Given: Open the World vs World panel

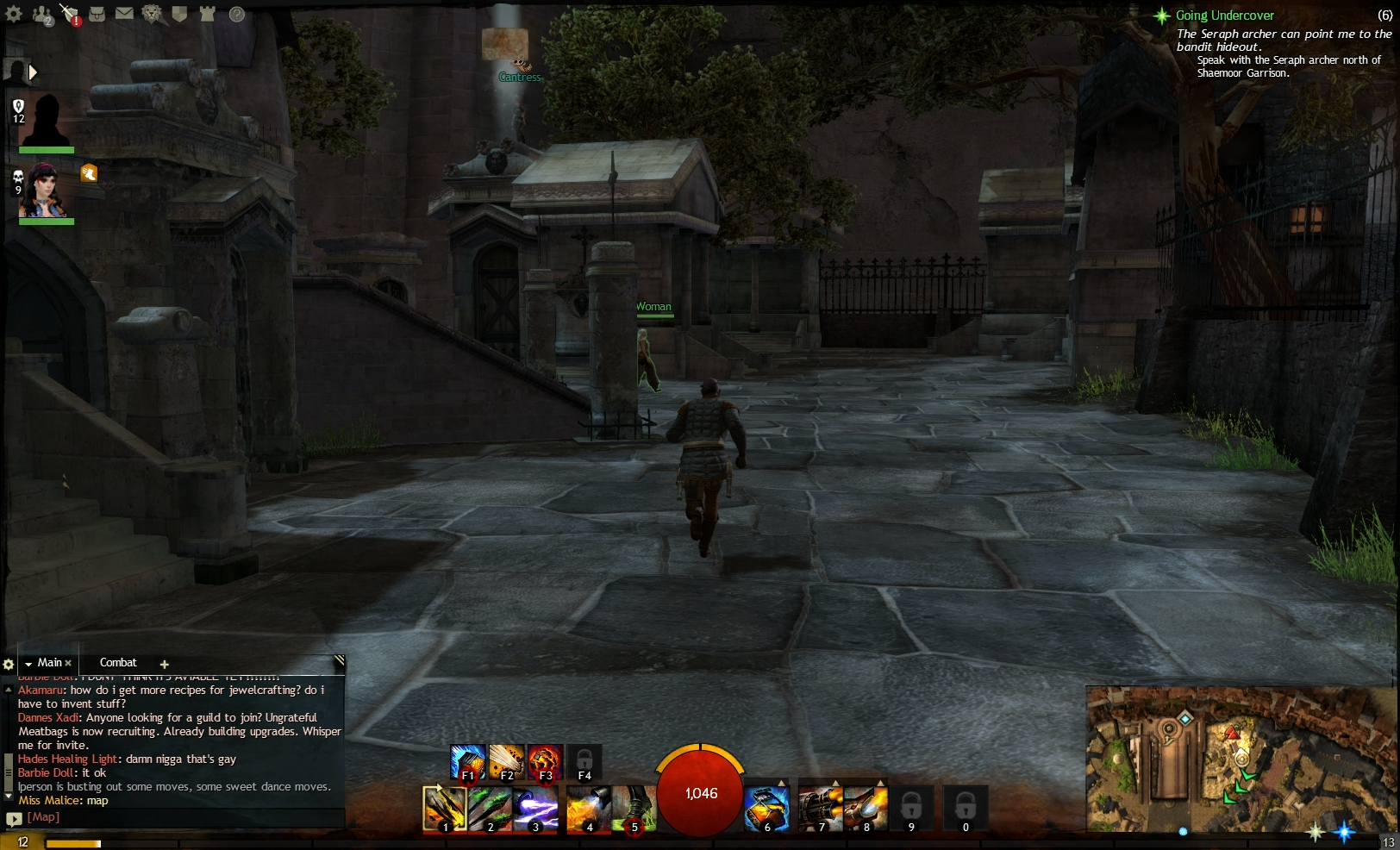Looking at the screenshot, I should pos(205,13).
